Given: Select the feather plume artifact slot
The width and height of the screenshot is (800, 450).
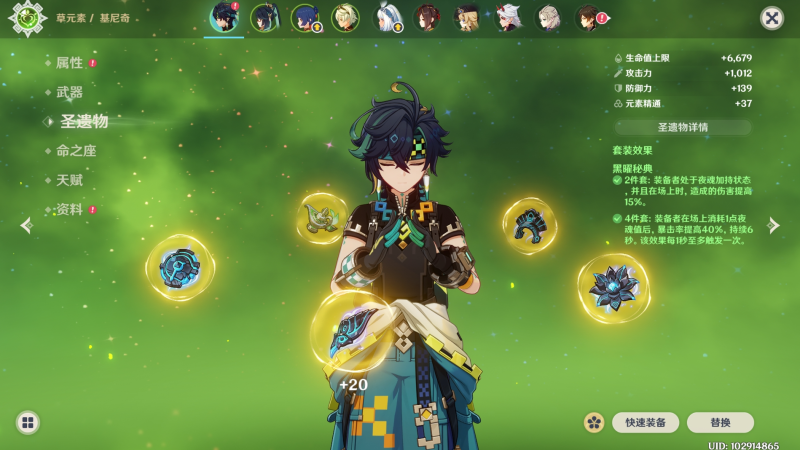Looking at the screenshot, I should [x=322, y=218].
